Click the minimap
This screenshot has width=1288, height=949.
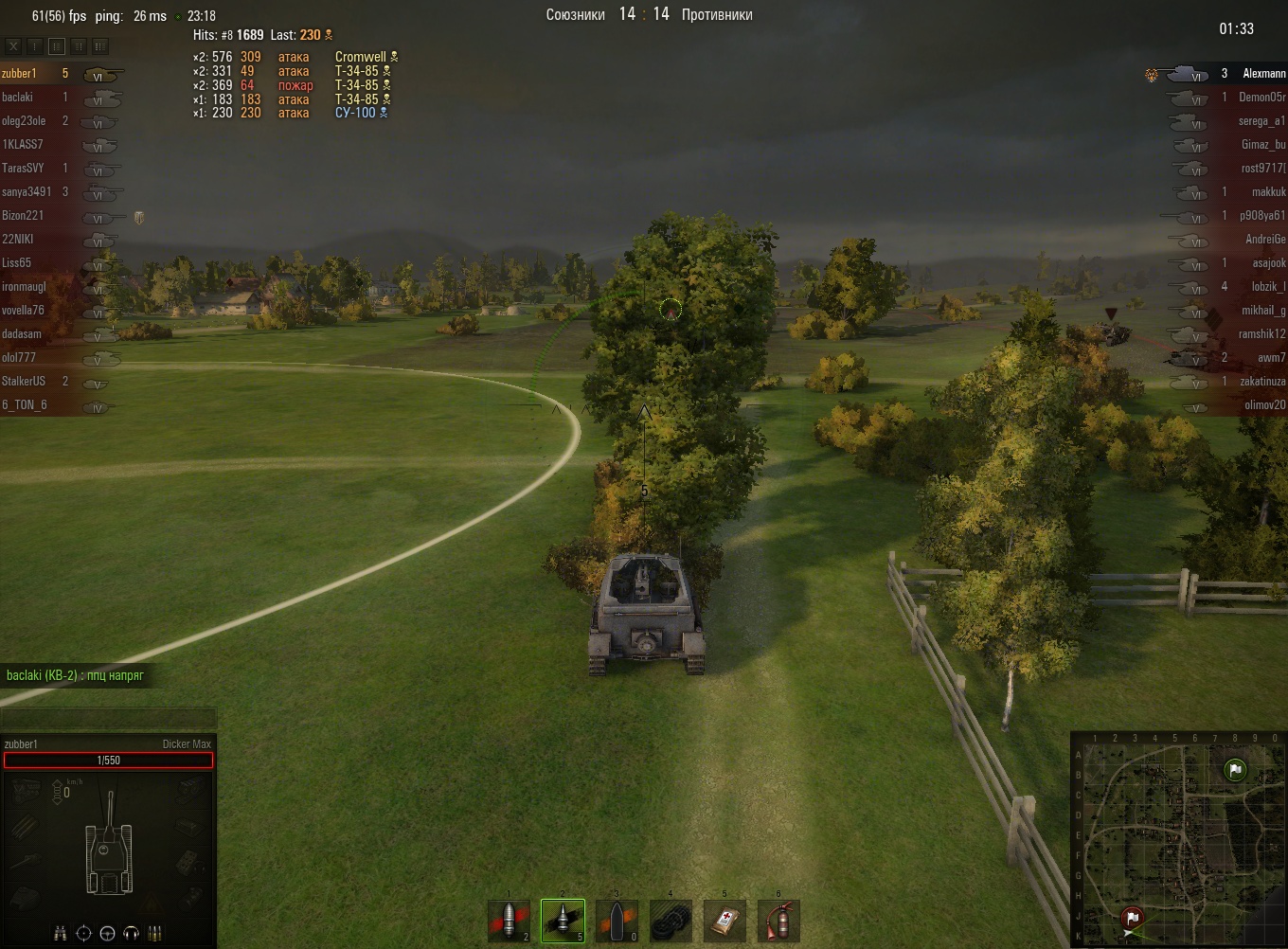point(1179,840)
